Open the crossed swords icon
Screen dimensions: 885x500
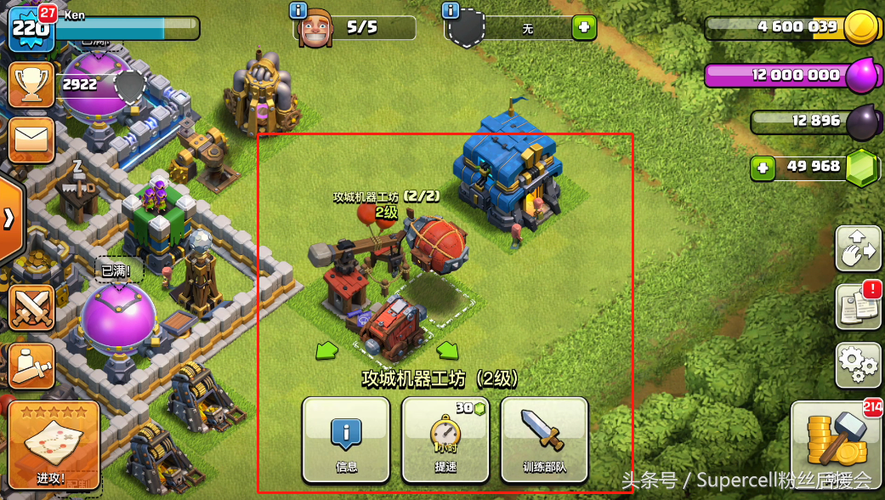coord(30,306)
